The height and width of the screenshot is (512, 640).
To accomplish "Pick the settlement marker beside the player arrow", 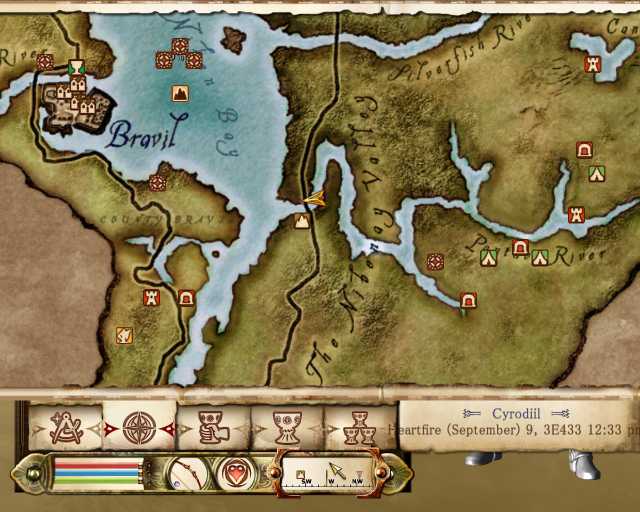I will [302, 220].
